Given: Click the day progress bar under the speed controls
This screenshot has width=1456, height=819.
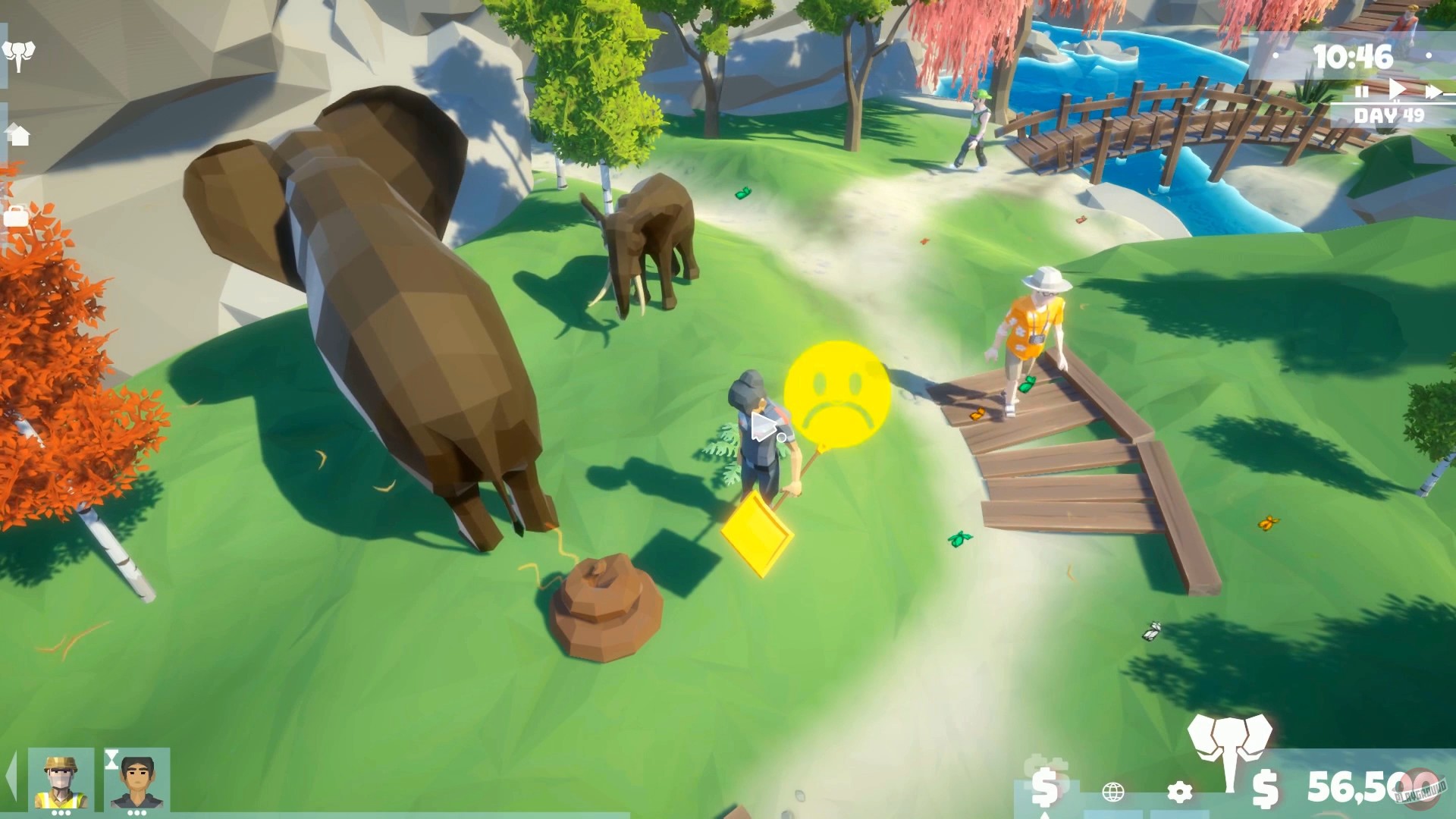Looking at the screenshot, I should click(x=1403, y=103).
